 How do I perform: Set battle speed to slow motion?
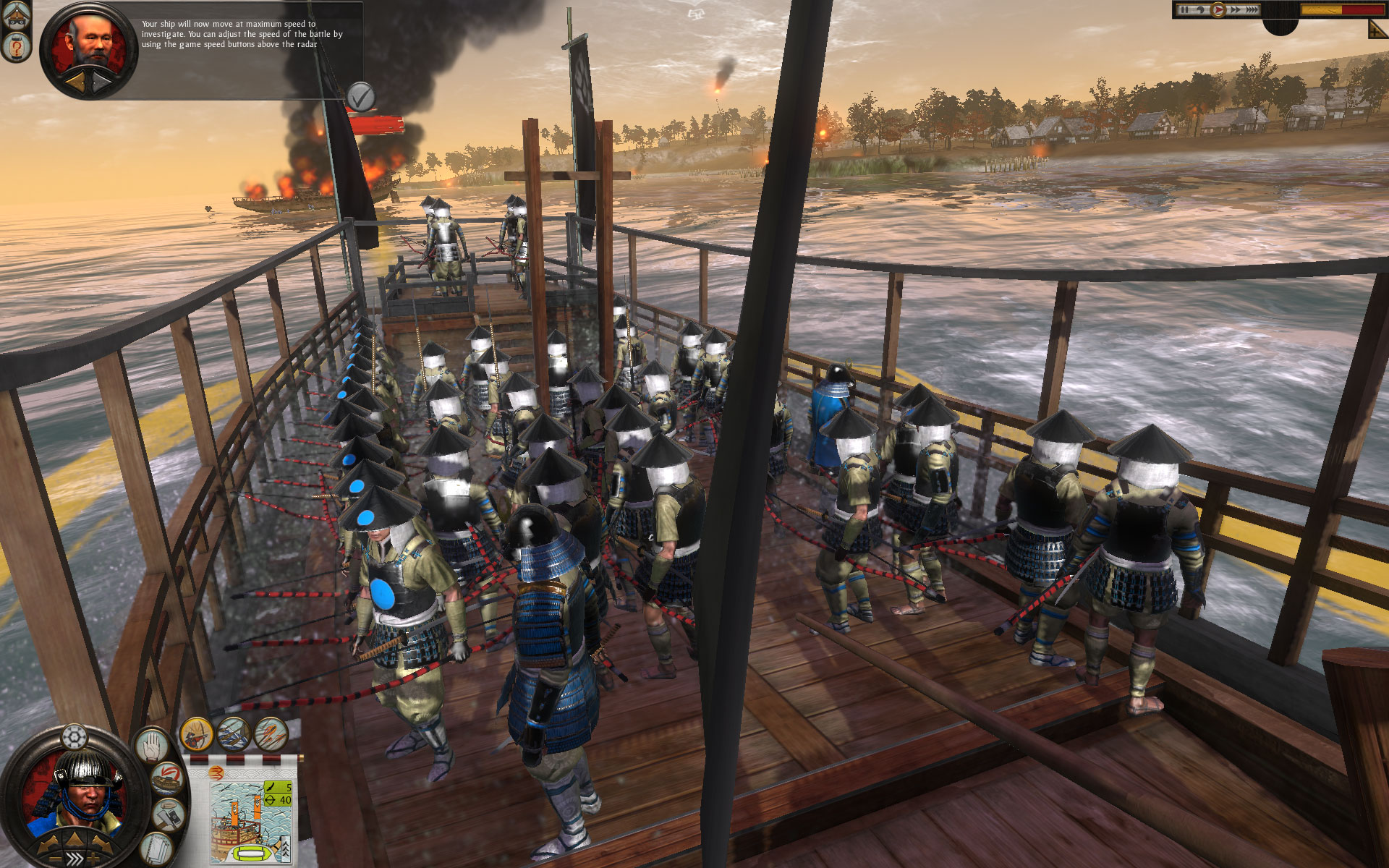(x=1200, y=10)
